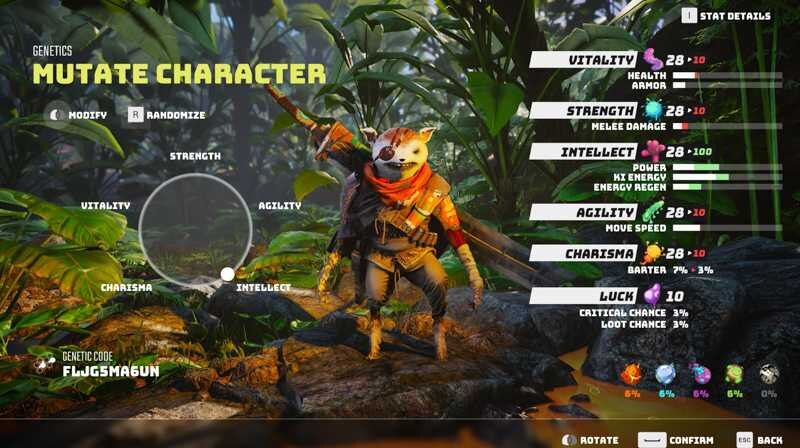Select the Intellect stat row

[x=603, y=151]
